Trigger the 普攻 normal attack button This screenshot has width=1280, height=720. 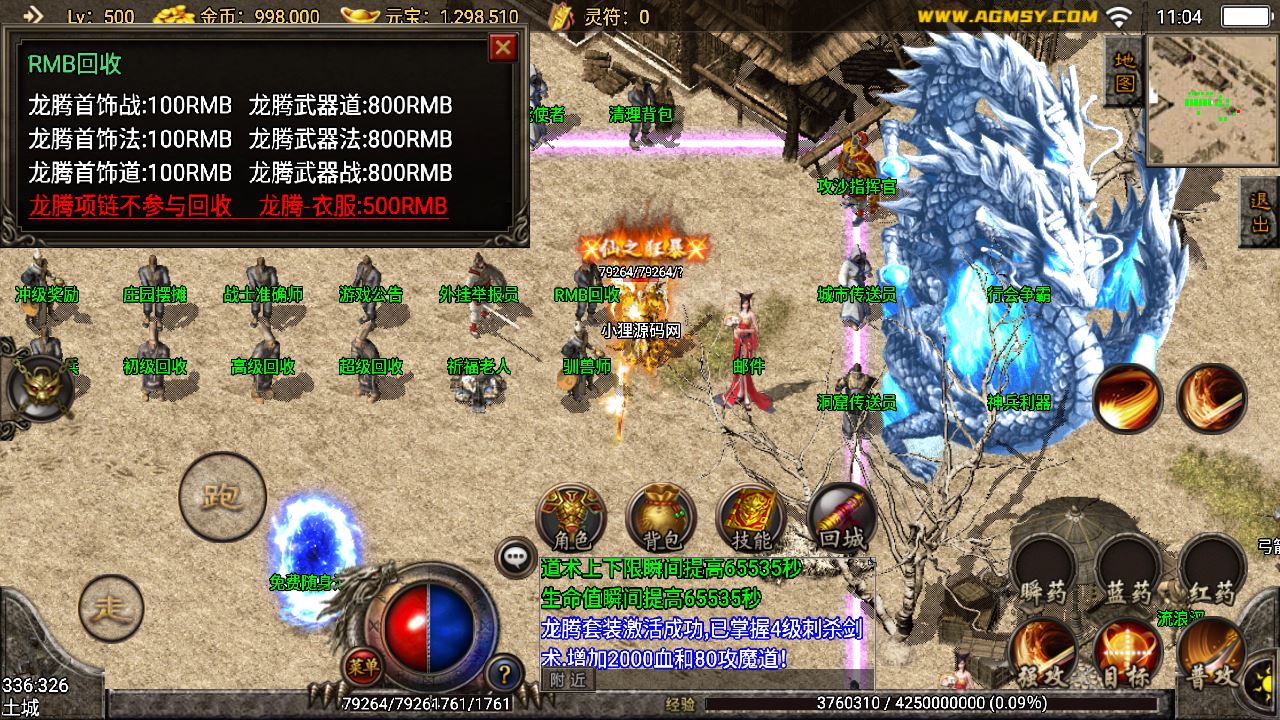click(1211, 653)
